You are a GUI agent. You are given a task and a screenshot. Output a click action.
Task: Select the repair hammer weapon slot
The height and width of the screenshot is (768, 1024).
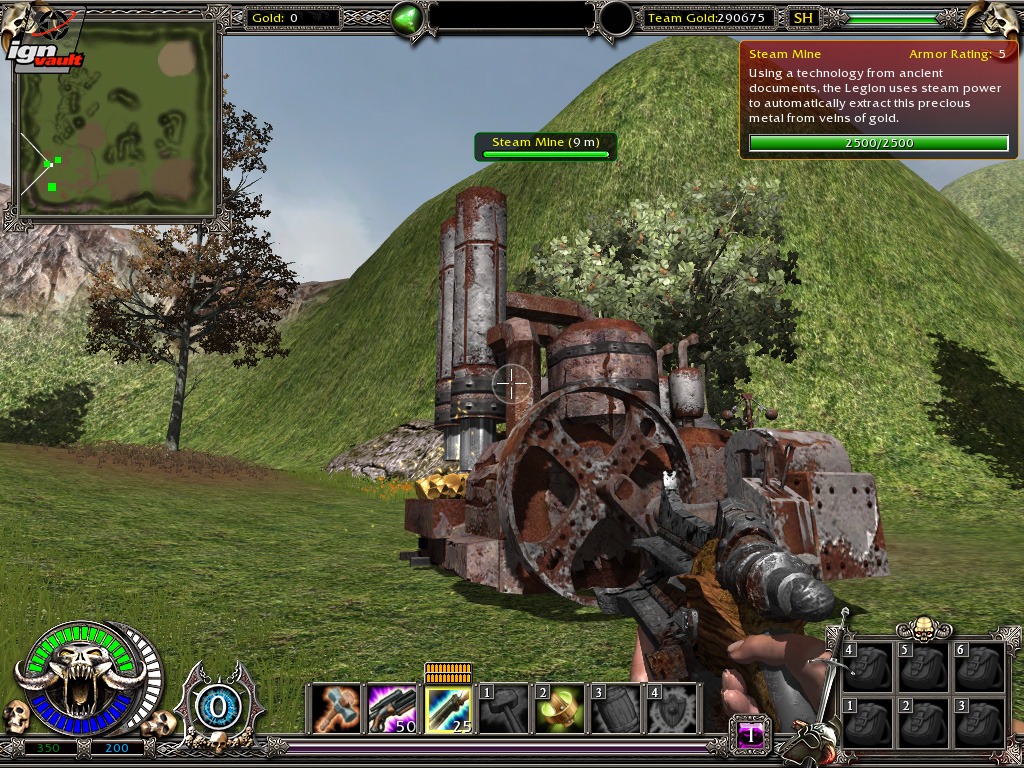tap(336, 708)
